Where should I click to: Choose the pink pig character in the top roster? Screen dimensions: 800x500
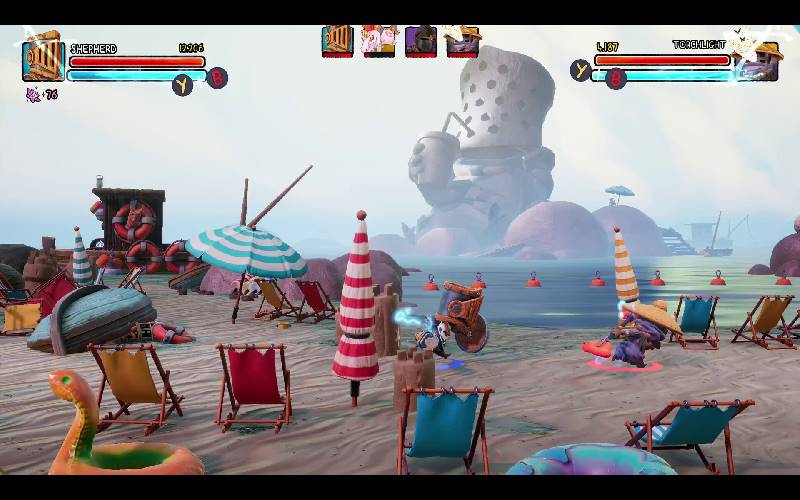pos(379,41)
